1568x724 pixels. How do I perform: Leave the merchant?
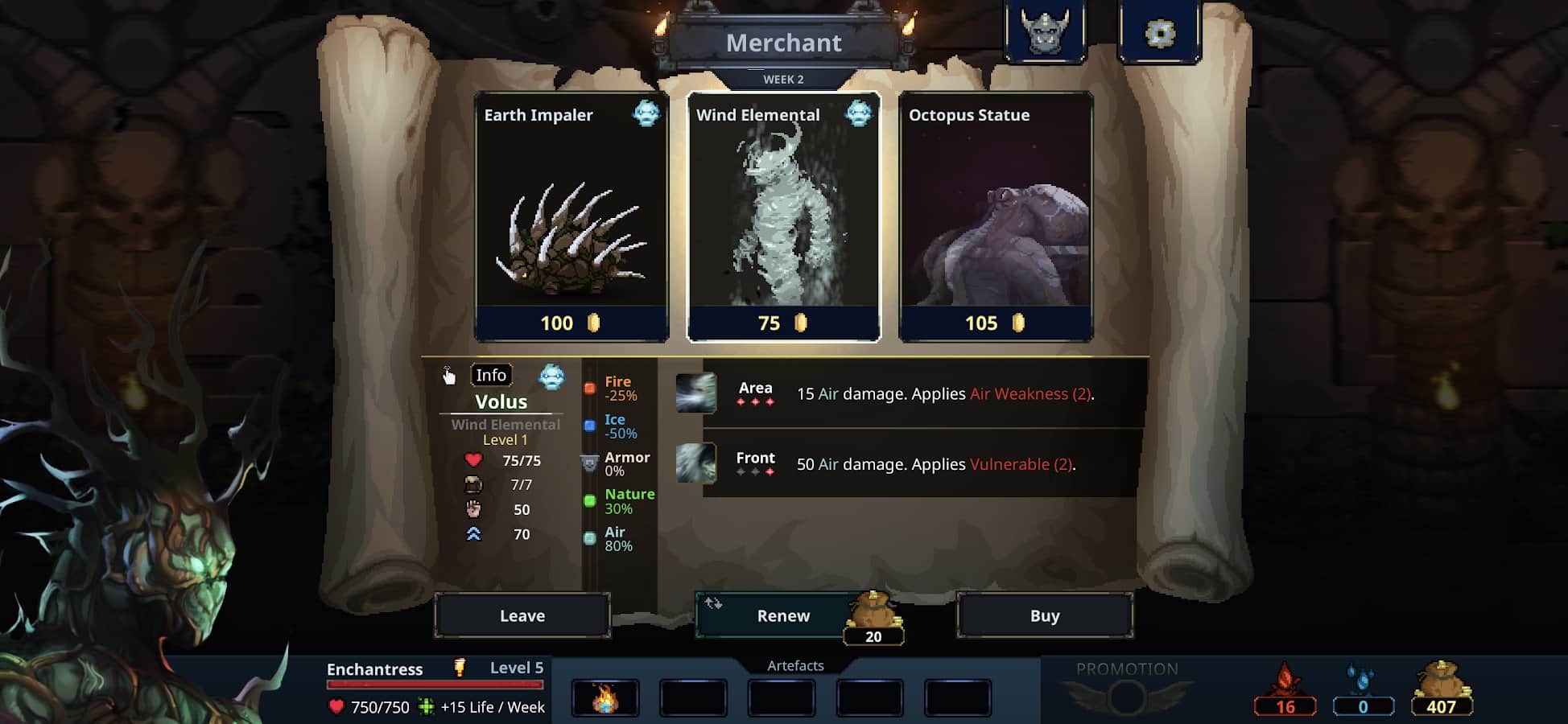(522, 615)
